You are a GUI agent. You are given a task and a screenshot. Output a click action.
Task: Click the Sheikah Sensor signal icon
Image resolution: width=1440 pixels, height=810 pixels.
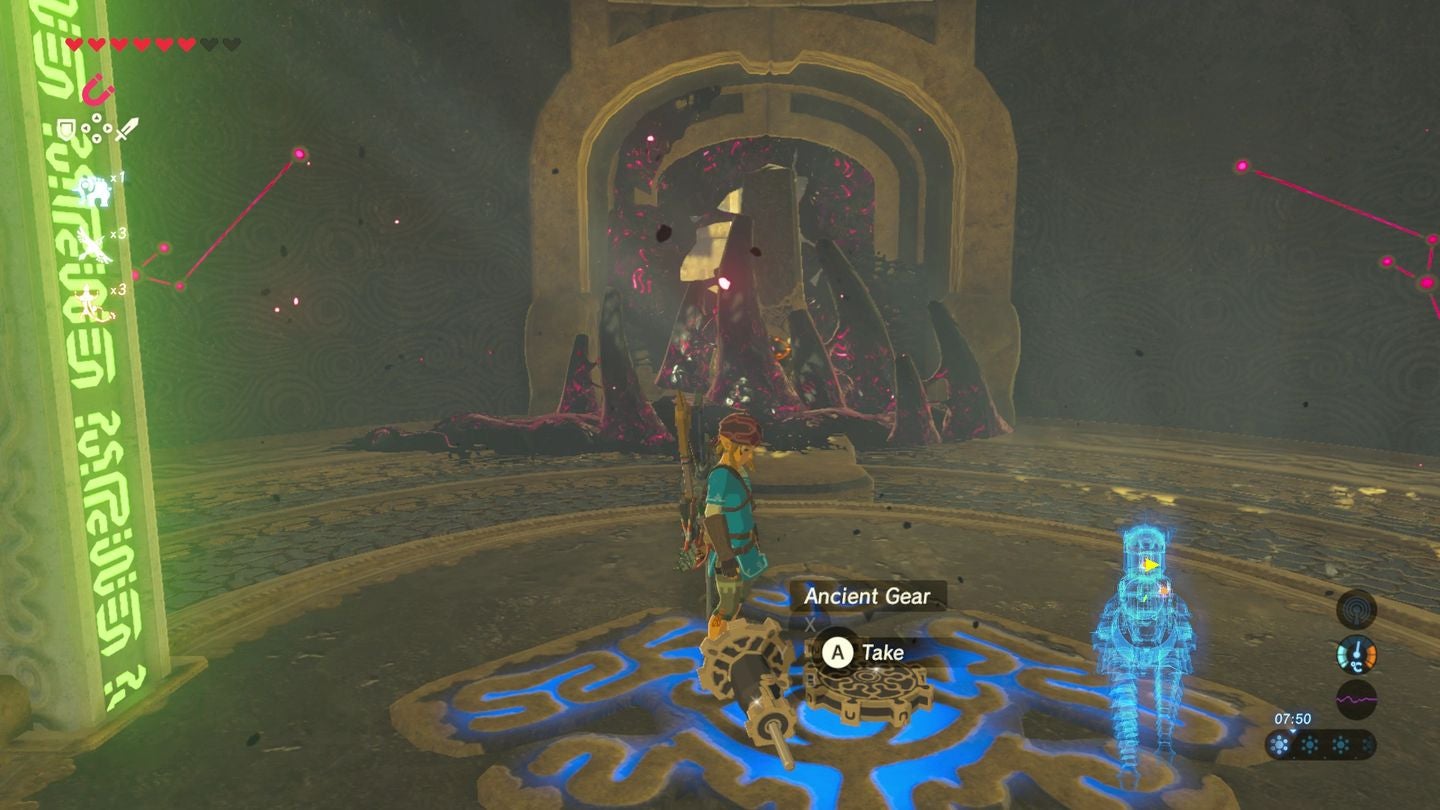[1356, 608]
